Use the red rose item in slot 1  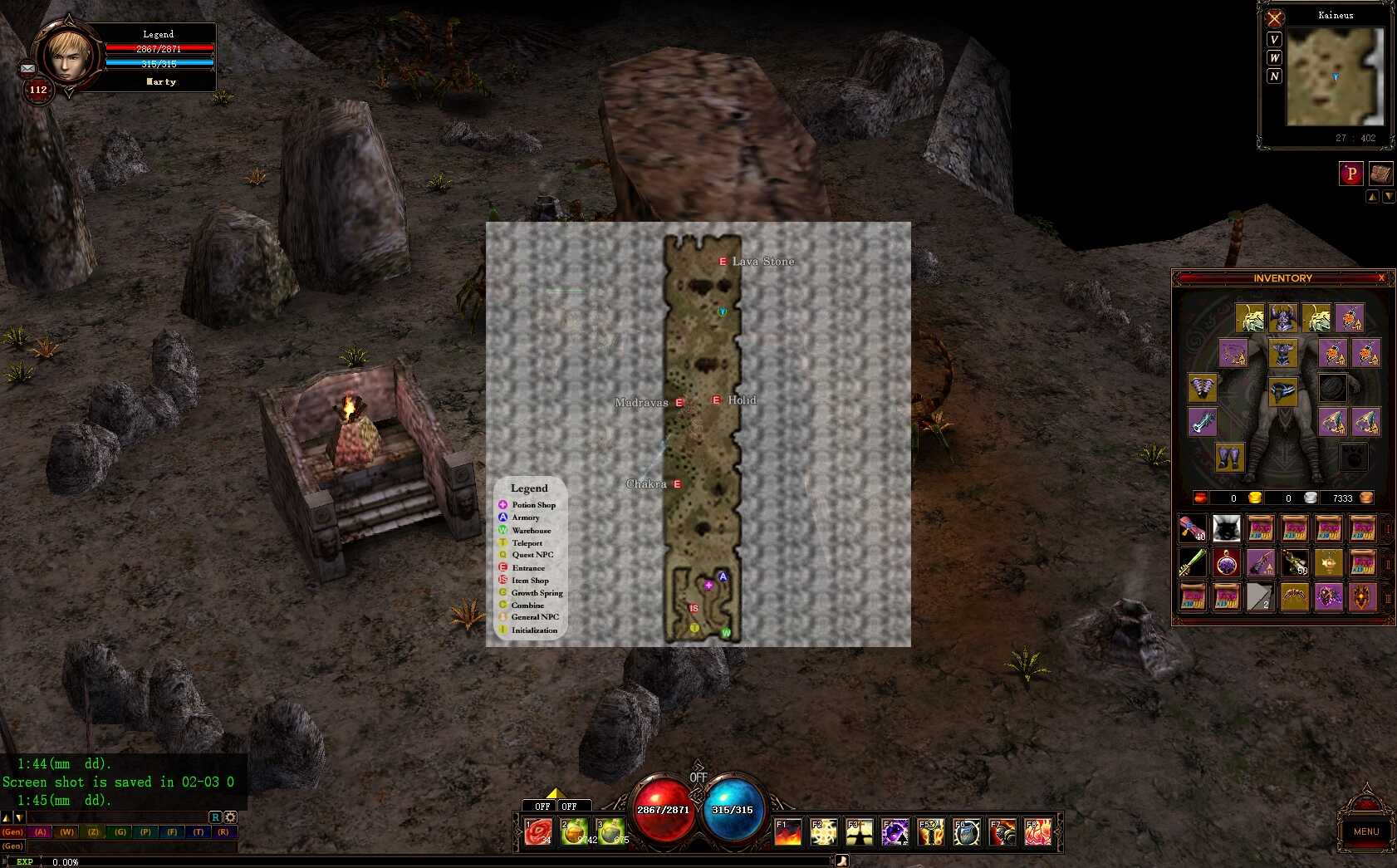coord(538,831)
